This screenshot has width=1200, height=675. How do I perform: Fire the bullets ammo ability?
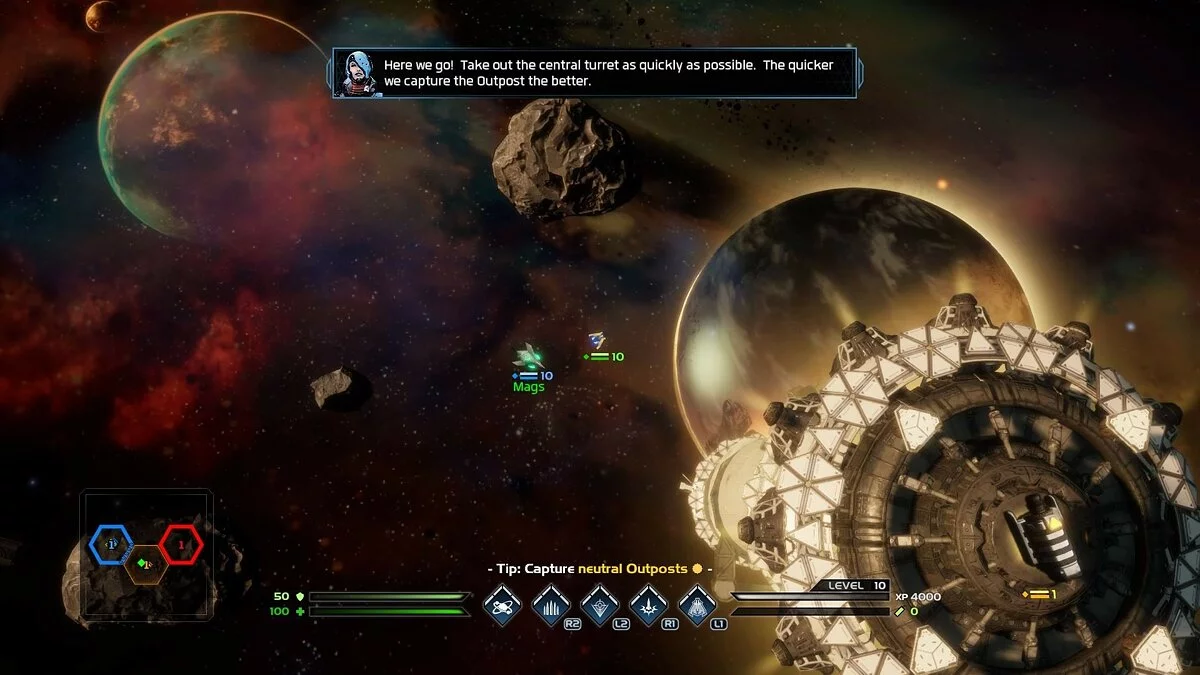(551, 604)
